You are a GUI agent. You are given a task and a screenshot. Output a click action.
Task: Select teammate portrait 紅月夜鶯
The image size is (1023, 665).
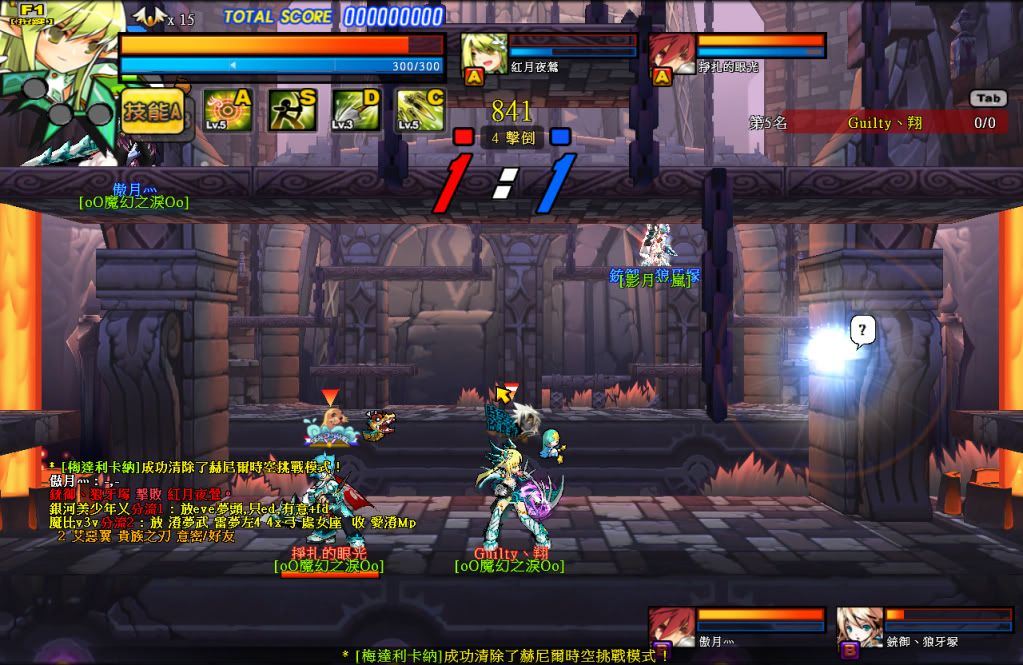tap(484, 55)
